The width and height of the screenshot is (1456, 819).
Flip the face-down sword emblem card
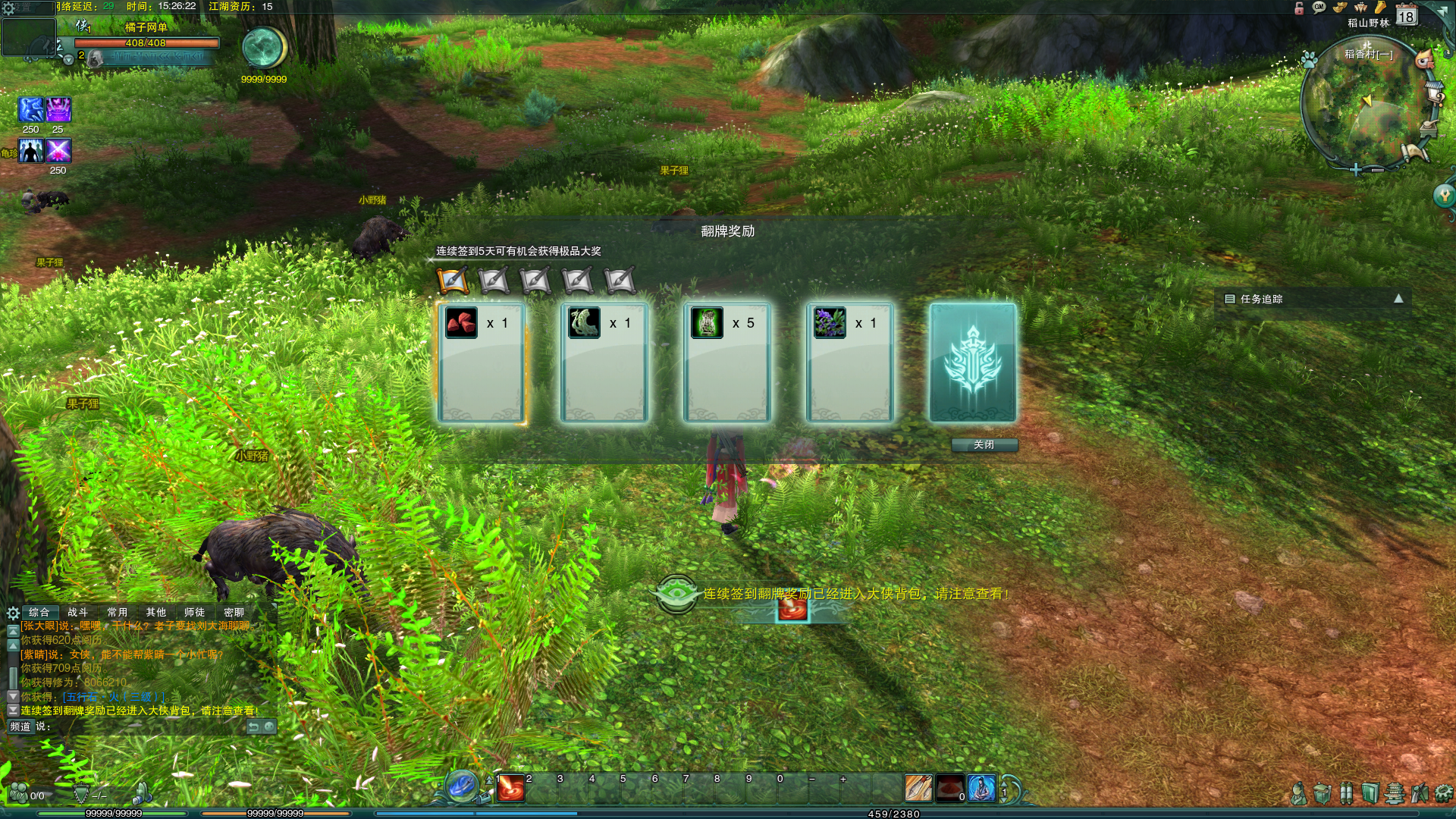tap(972, 362)
